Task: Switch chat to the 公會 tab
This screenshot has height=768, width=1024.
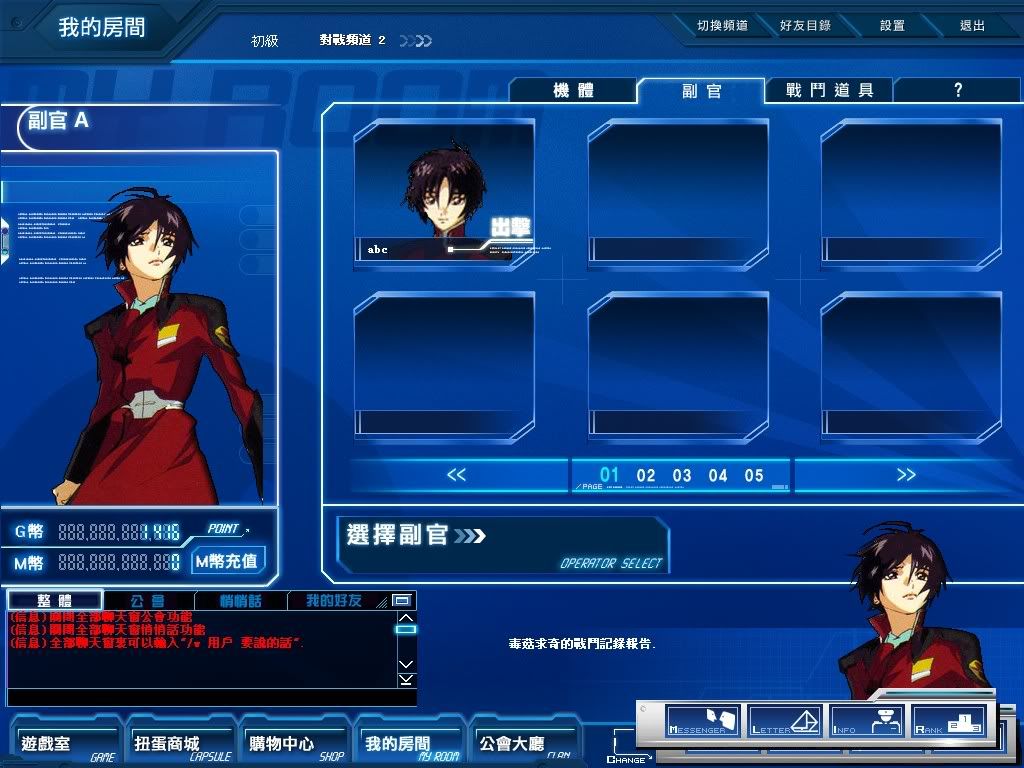Action: click(x=148, y=601)
